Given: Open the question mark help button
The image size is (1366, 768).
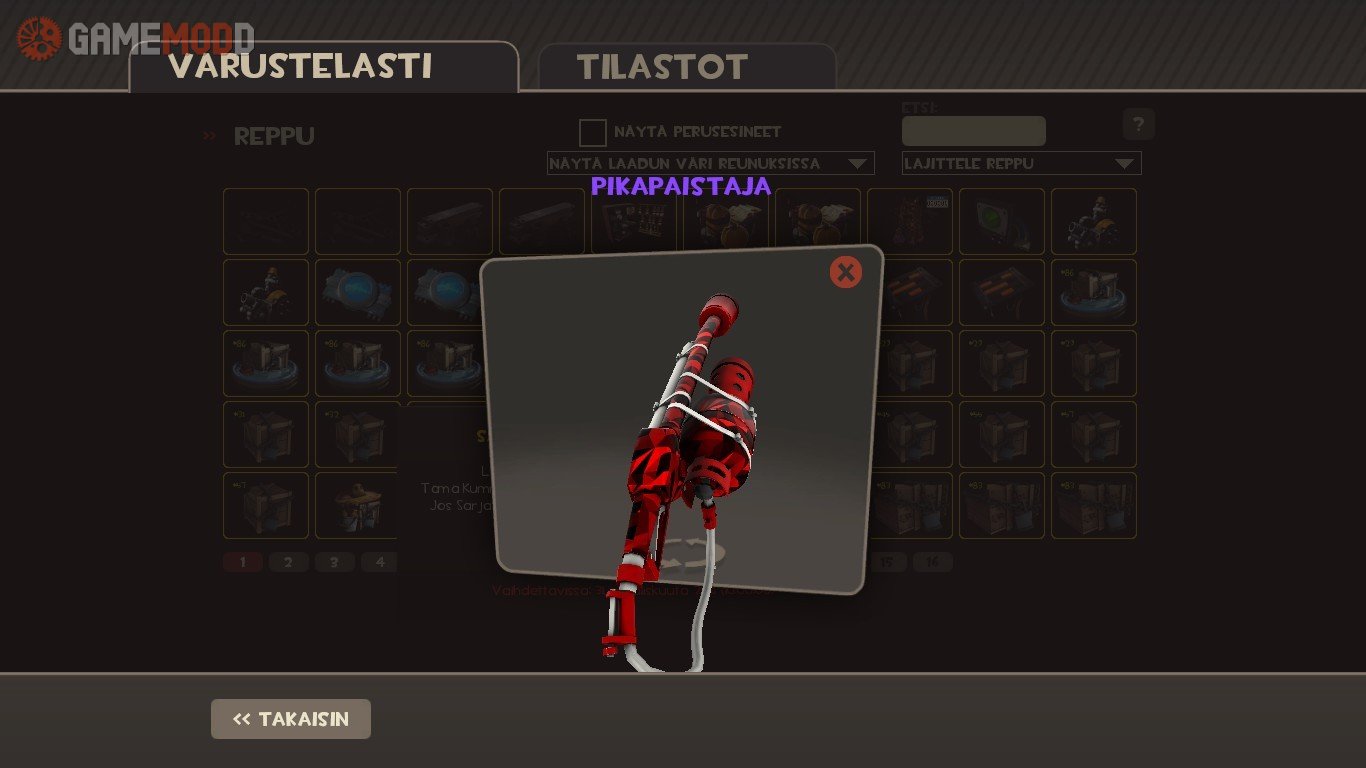Looking at the screenshot, I should (x=1138, y=124).
